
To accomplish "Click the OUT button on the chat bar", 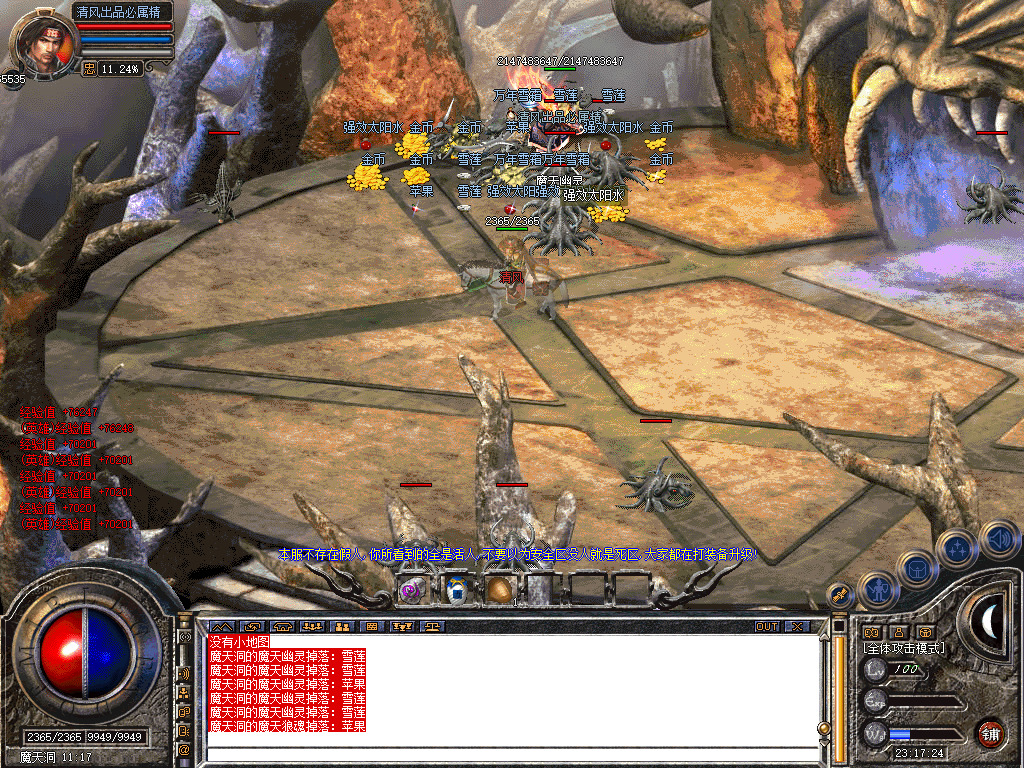I will coord(766,627).
